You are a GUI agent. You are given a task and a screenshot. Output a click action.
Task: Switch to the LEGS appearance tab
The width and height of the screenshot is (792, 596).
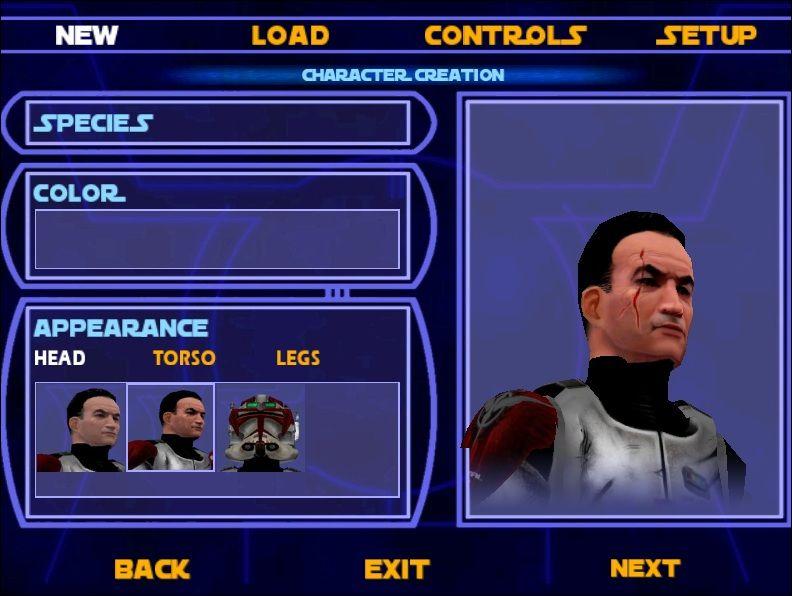tap(298, 358)
